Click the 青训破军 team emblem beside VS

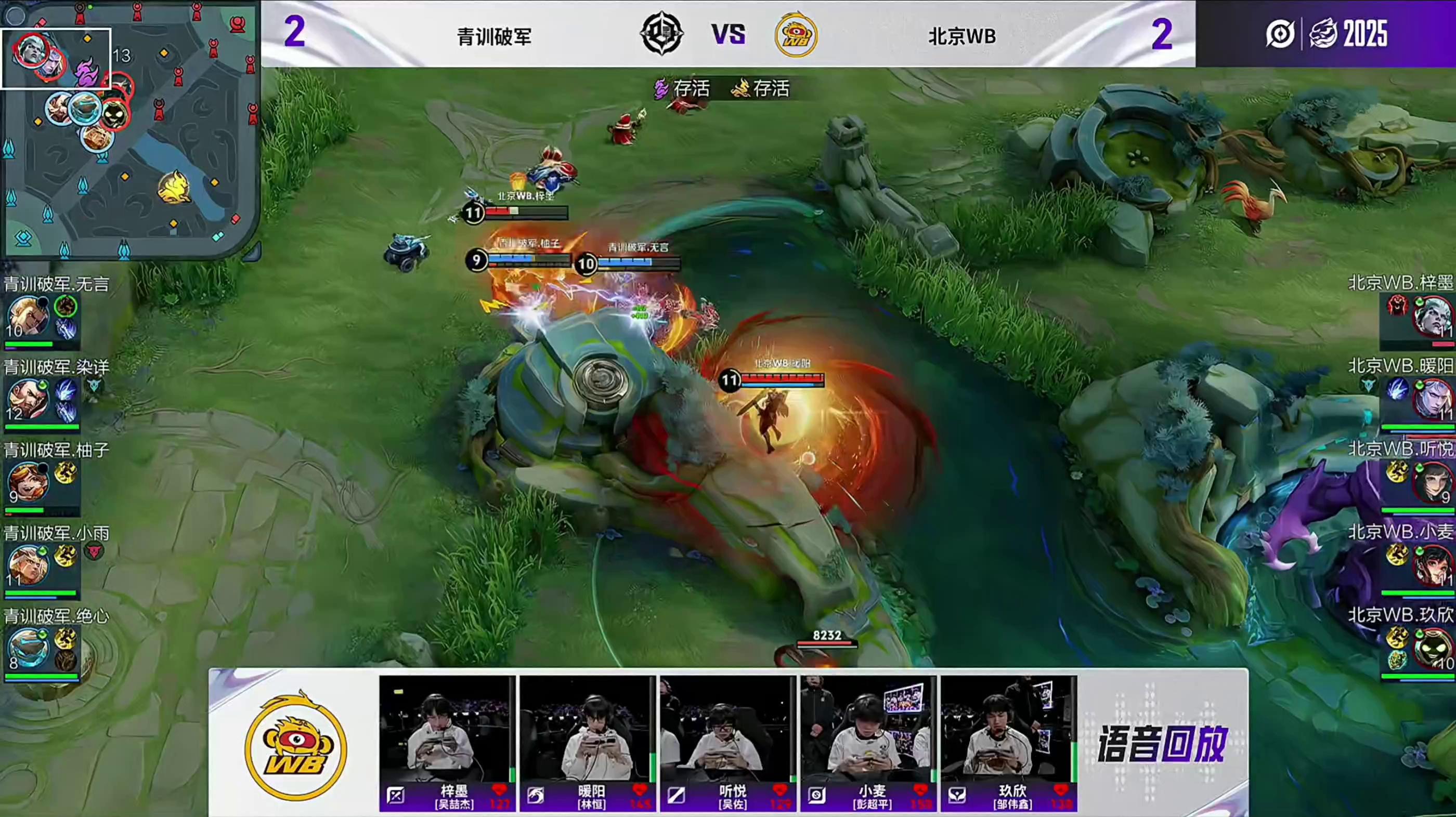click(661, 34)
